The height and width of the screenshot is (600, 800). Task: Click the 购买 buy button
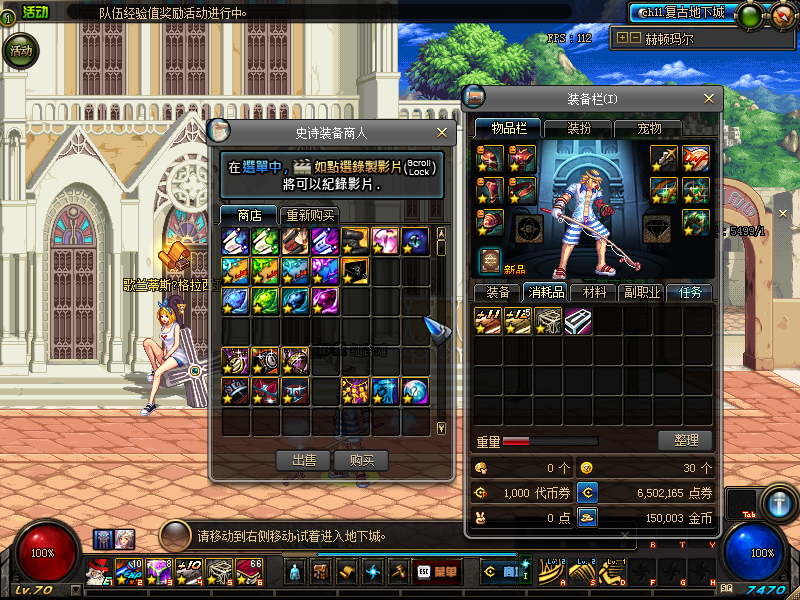click(x=361, y=460)
